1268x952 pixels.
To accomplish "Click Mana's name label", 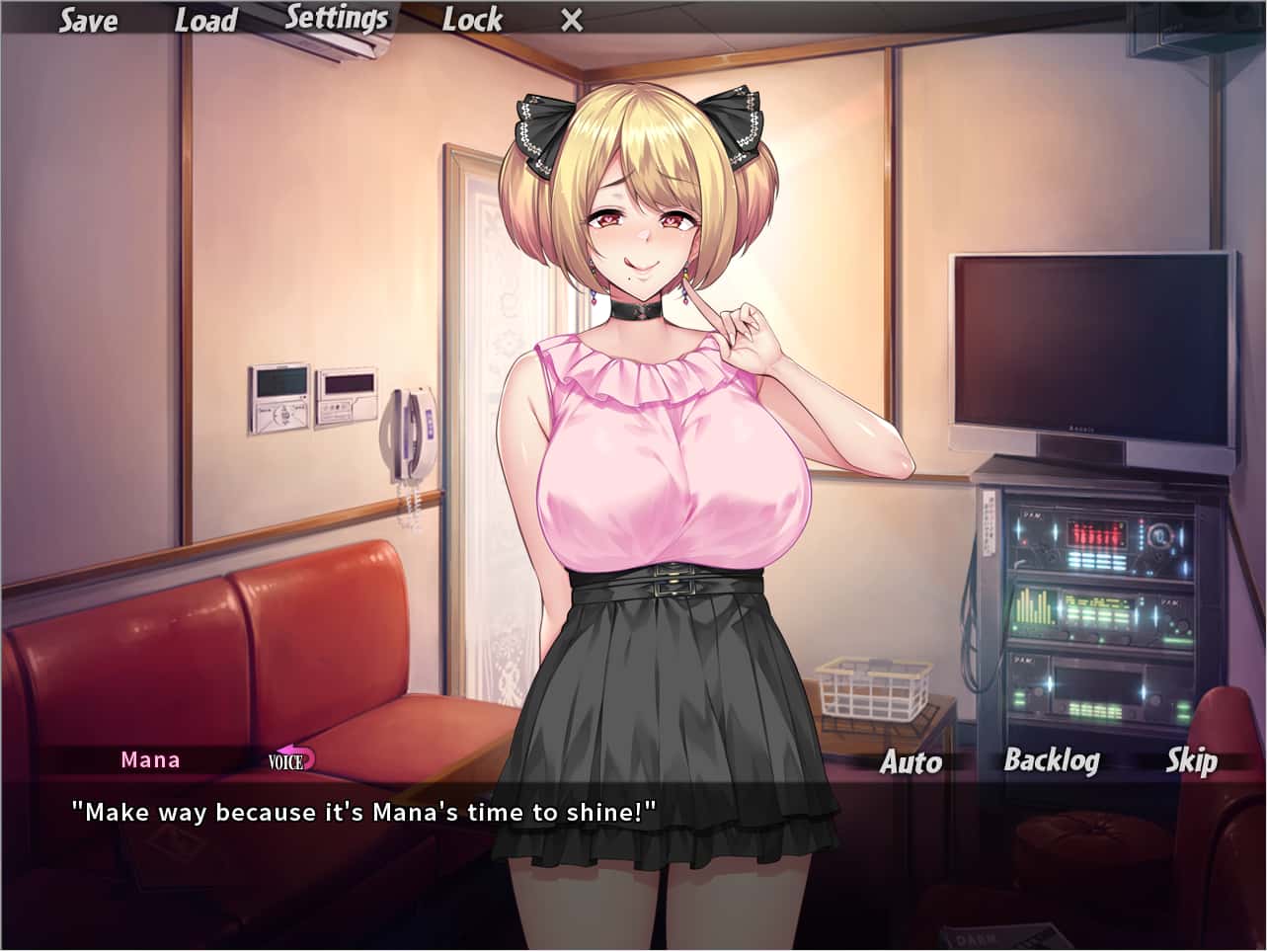I will (x=150, y=760).
